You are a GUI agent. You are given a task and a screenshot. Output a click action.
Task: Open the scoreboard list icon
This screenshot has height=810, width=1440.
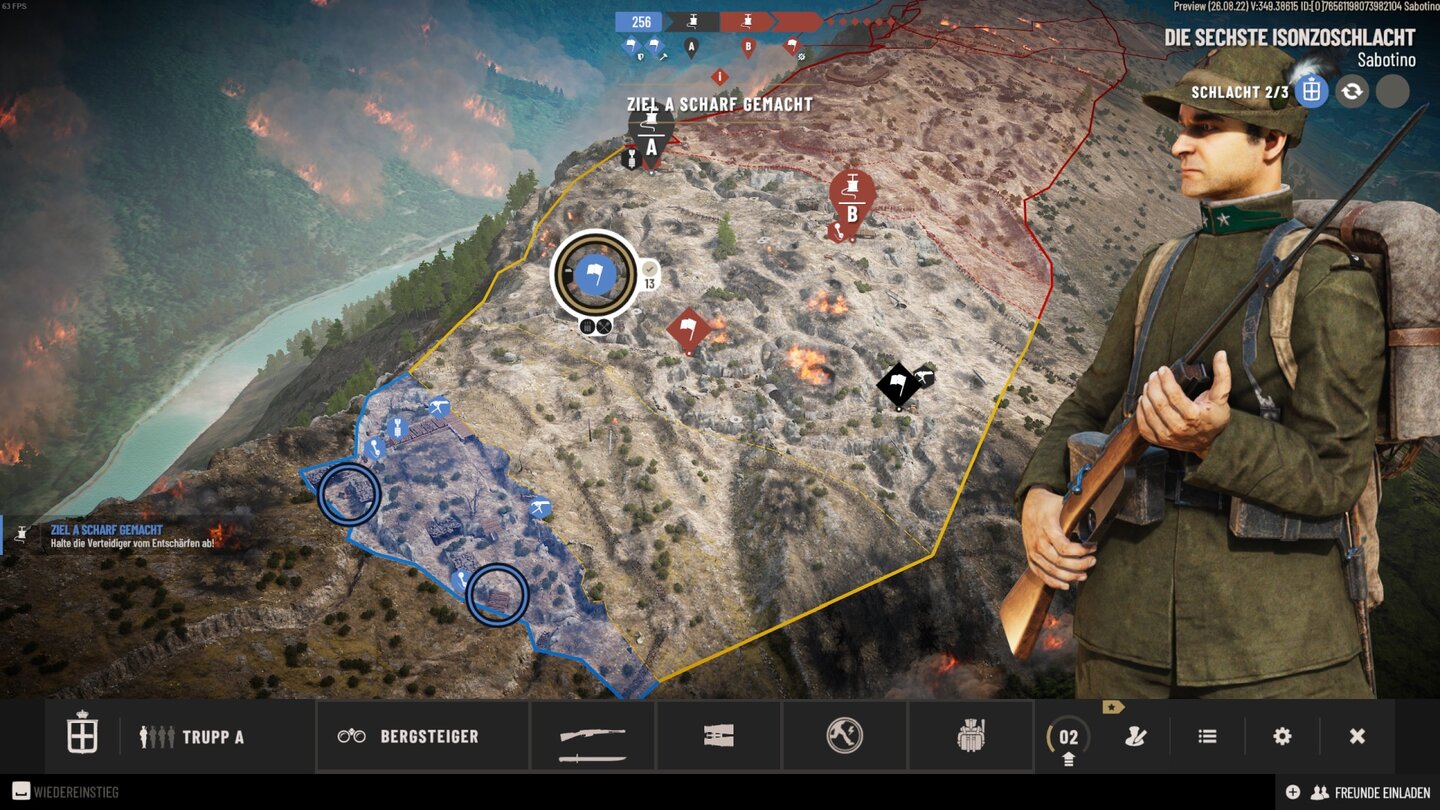1206,736
